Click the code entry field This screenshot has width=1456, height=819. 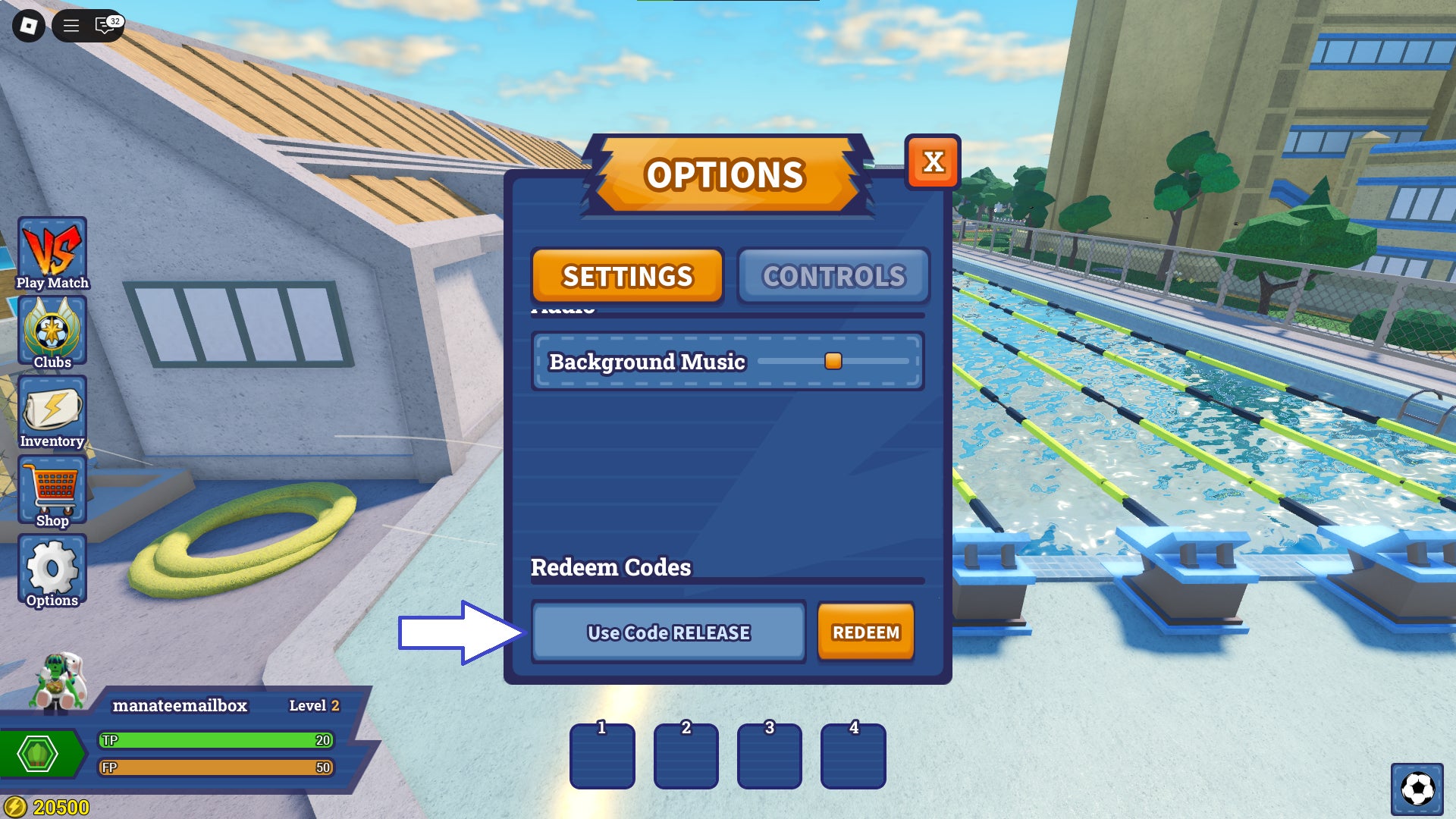pos(668,632)
